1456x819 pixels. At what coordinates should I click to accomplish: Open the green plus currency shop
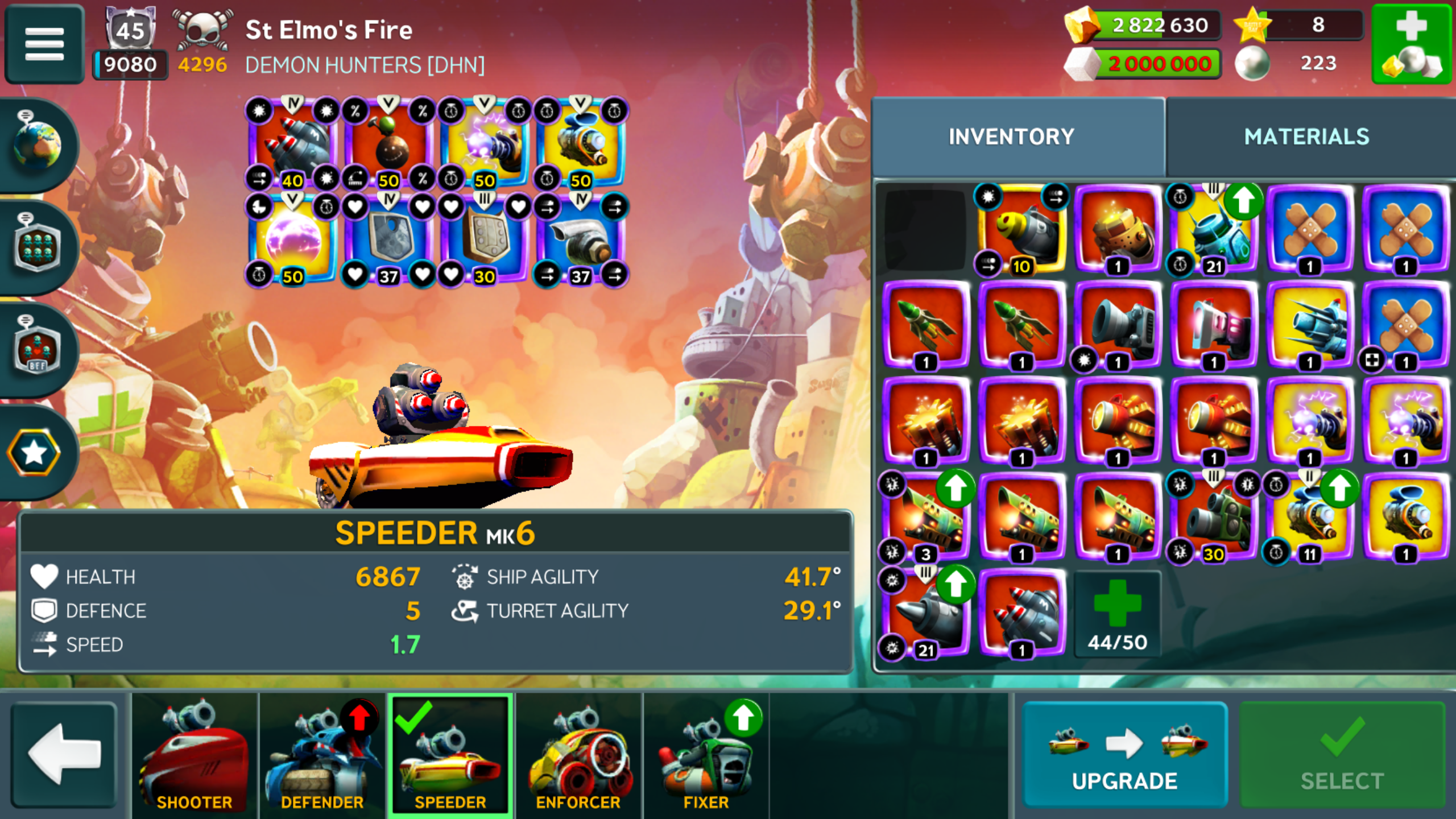point(1412,44)
